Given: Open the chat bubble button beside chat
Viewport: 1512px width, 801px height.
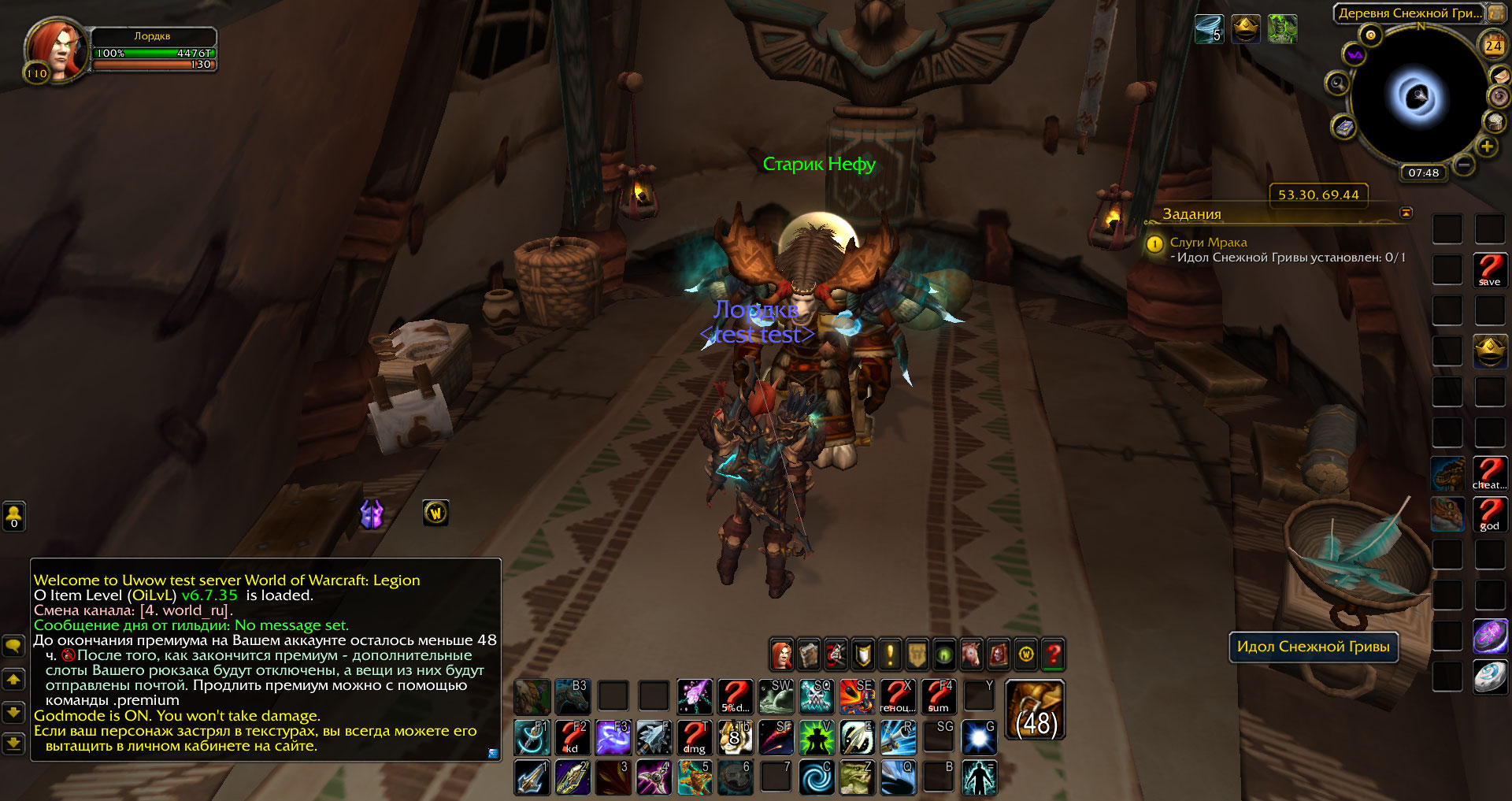Looking at the screenshot, I should point(13,647).
